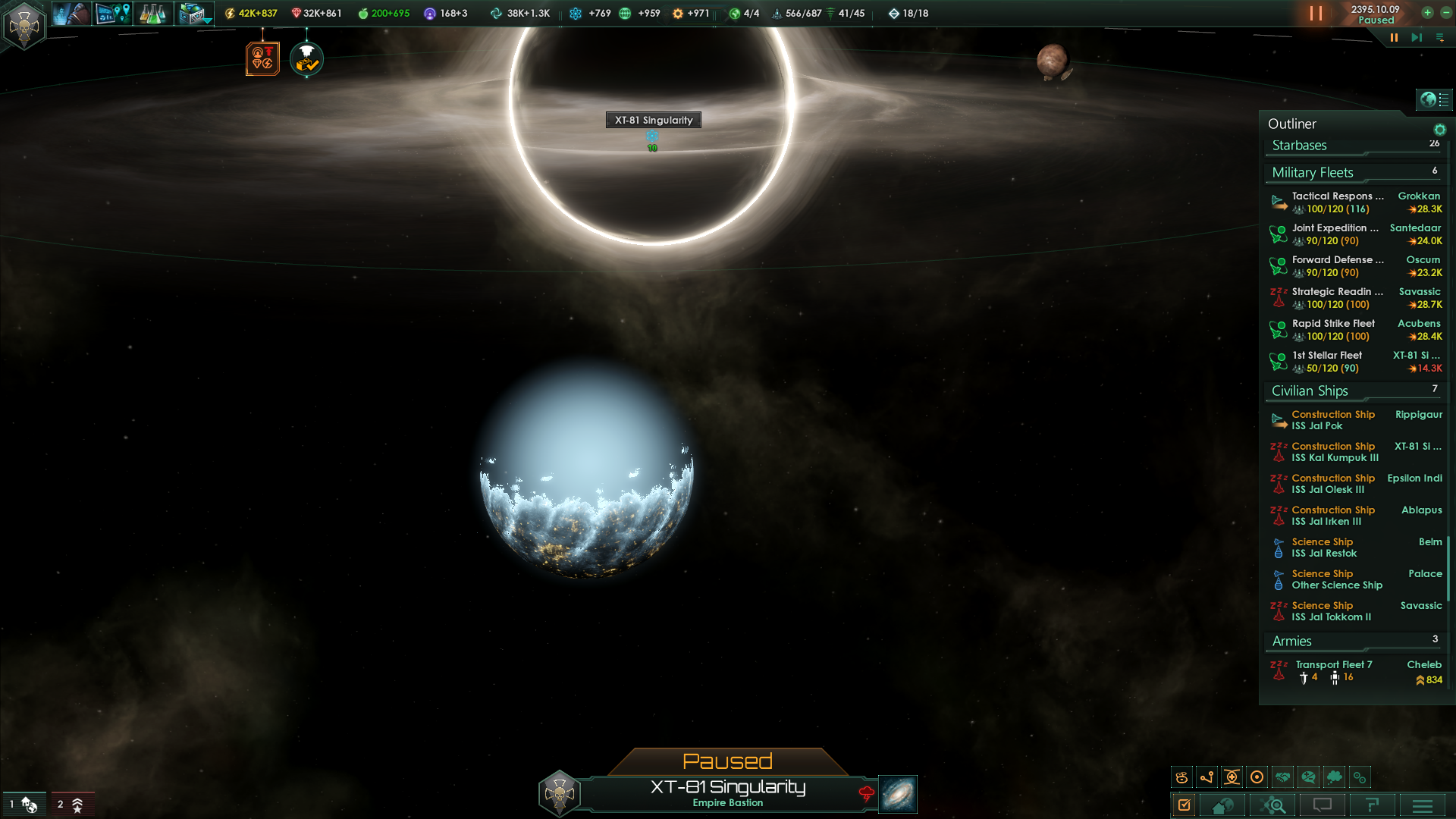Toggle the planet list outliner button
The height and width of the screenshot is (819, 1456).
[1434, 99]
